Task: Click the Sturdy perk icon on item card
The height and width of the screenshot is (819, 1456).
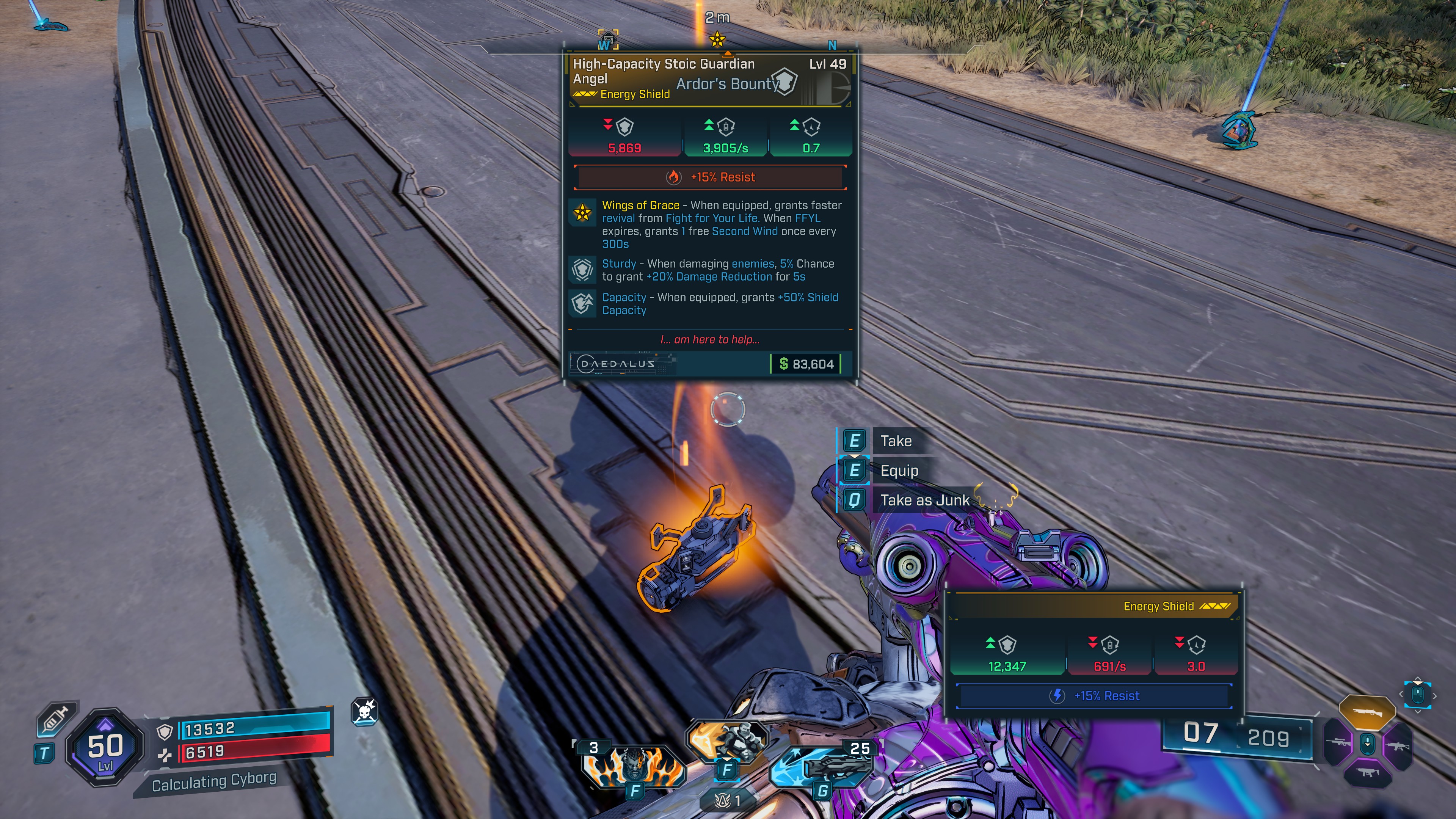Action: 582,270
